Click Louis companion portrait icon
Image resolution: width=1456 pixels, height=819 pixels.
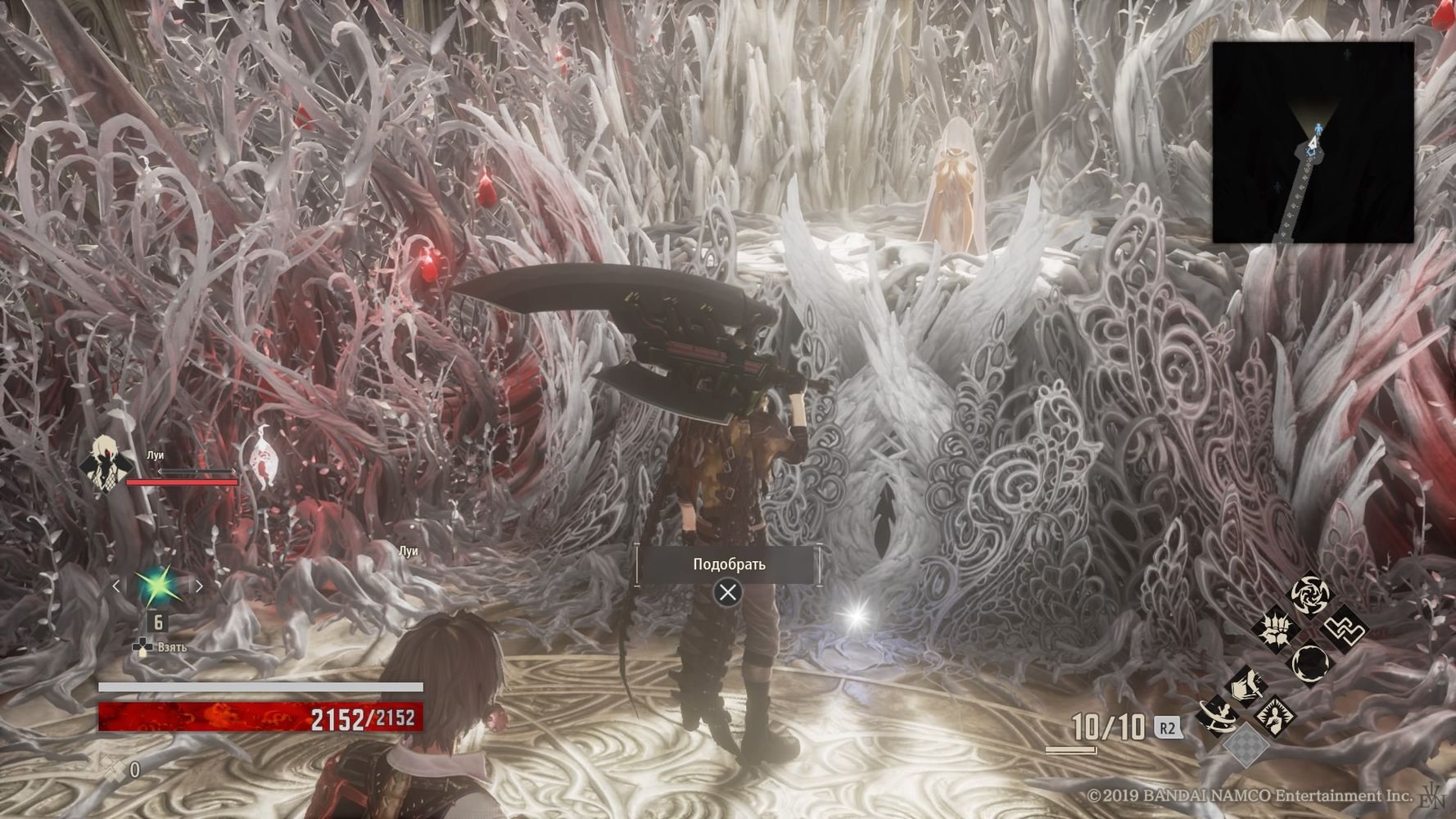pos(107,464)
